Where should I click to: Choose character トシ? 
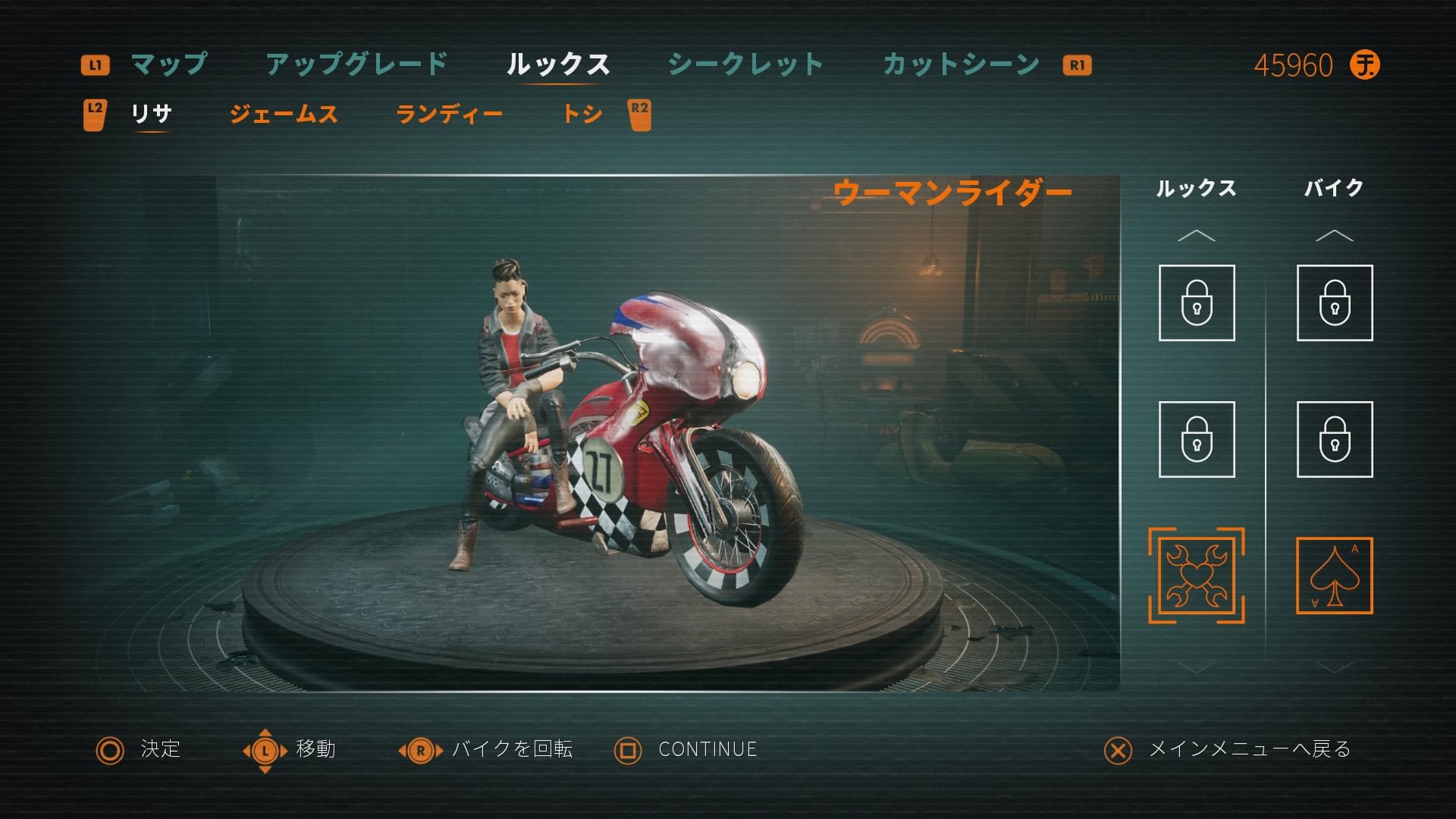(582, 114)
